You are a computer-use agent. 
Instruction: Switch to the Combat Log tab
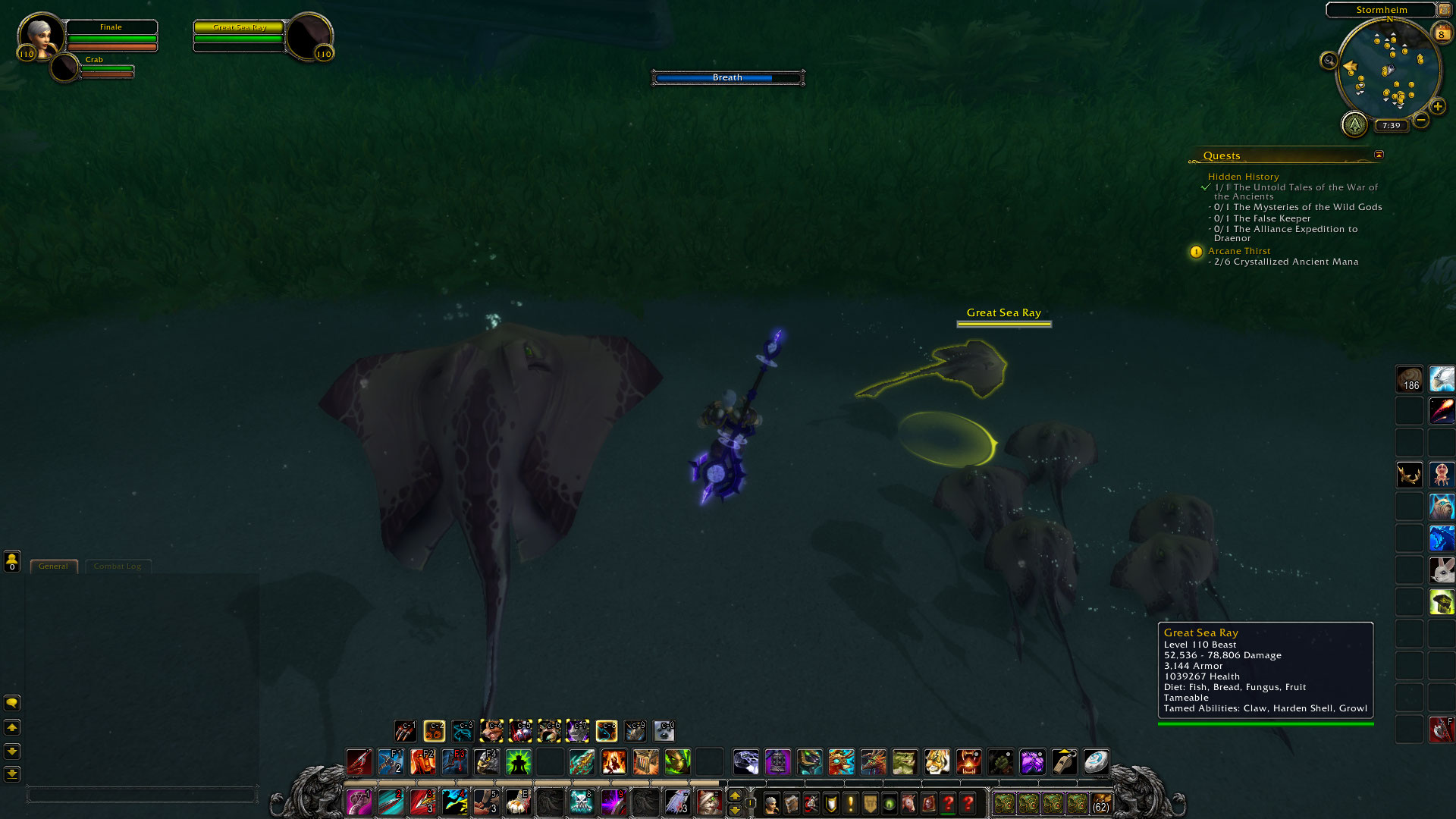[118, 566]
